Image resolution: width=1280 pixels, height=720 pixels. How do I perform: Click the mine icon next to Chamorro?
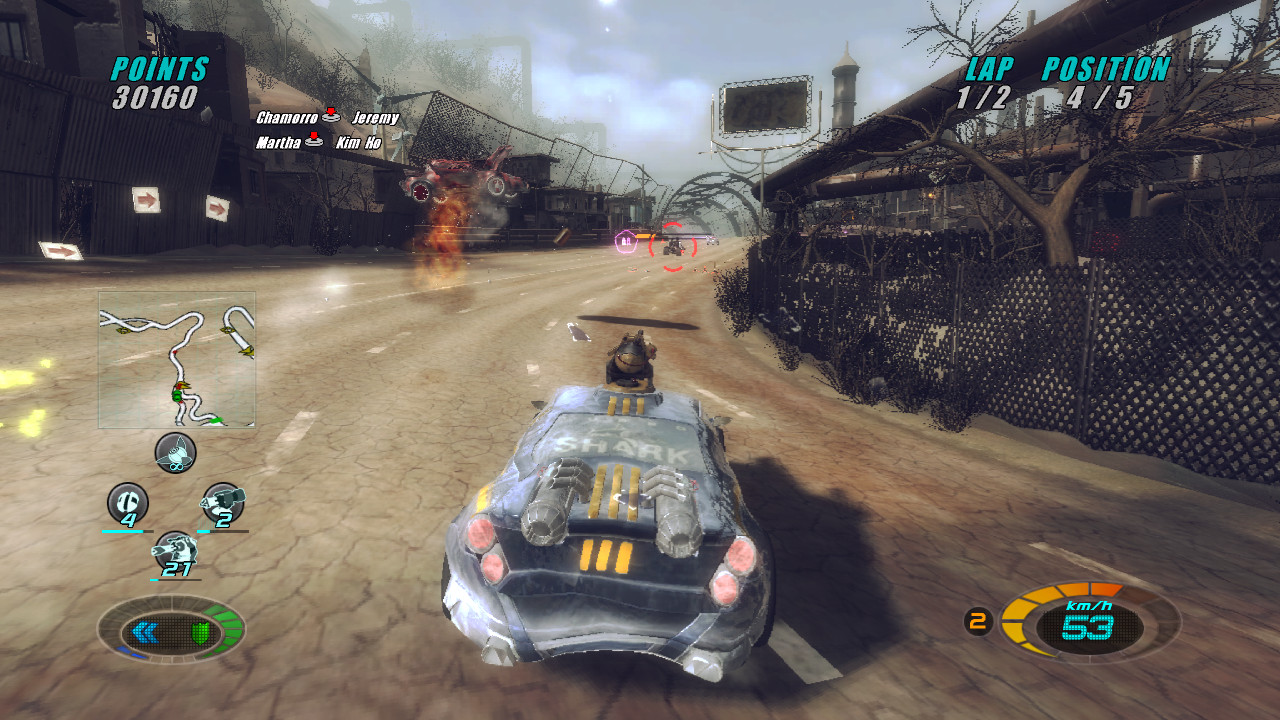(x=330, y=116)
